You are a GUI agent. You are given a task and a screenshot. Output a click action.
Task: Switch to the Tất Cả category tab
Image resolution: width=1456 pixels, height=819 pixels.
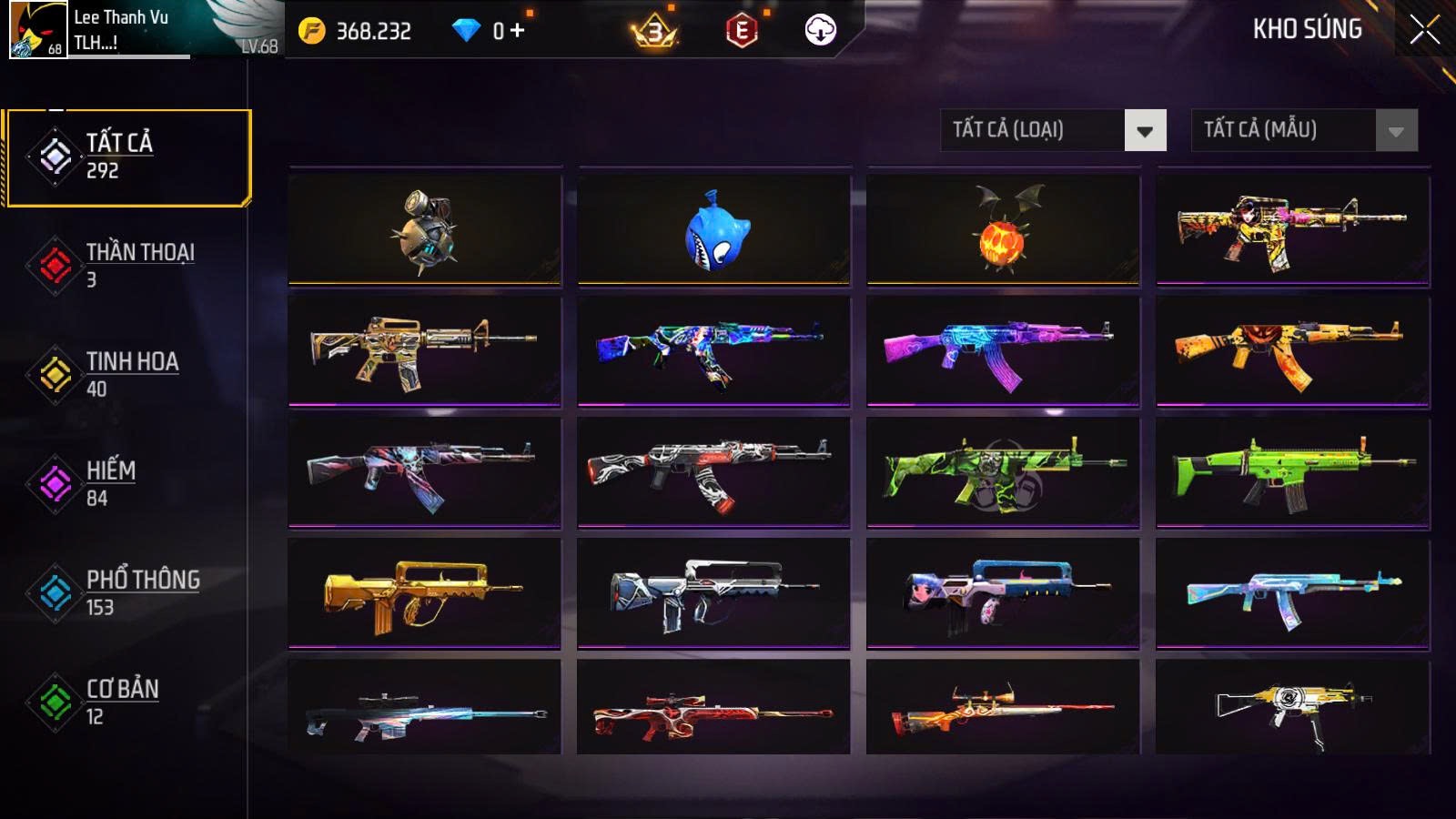[127, 157]
